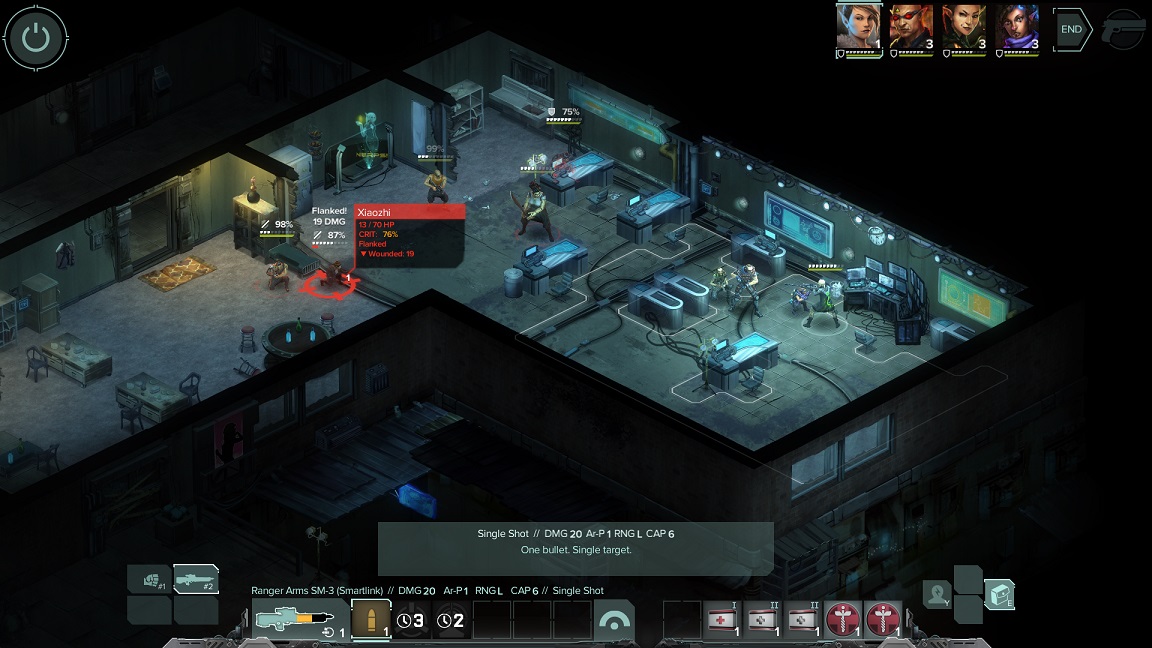Viewport: 1152px width, 648px height.
Task: Open the pause menu power button
Action: (x=36, y=38)
